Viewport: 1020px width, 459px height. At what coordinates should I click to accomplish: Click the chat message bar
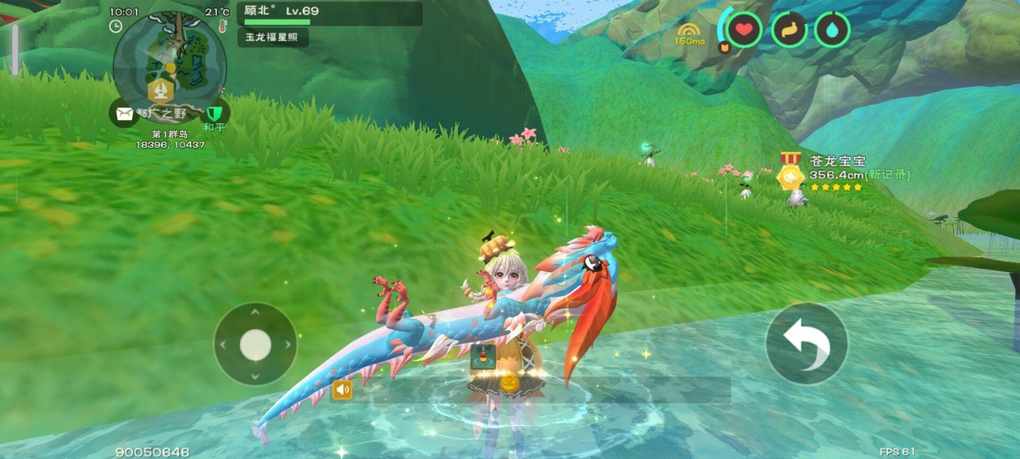click(540, 390)
